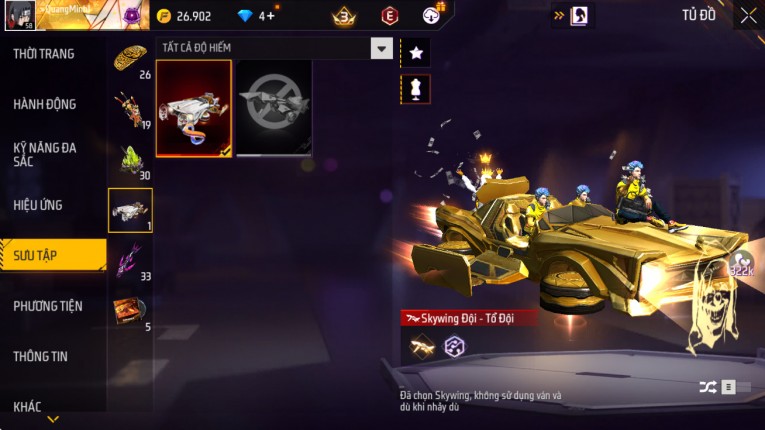Screen dimensions: 765x430
Task: Select the Kỹ Năng Đa Sắc tab
Action: coord(45,154)
